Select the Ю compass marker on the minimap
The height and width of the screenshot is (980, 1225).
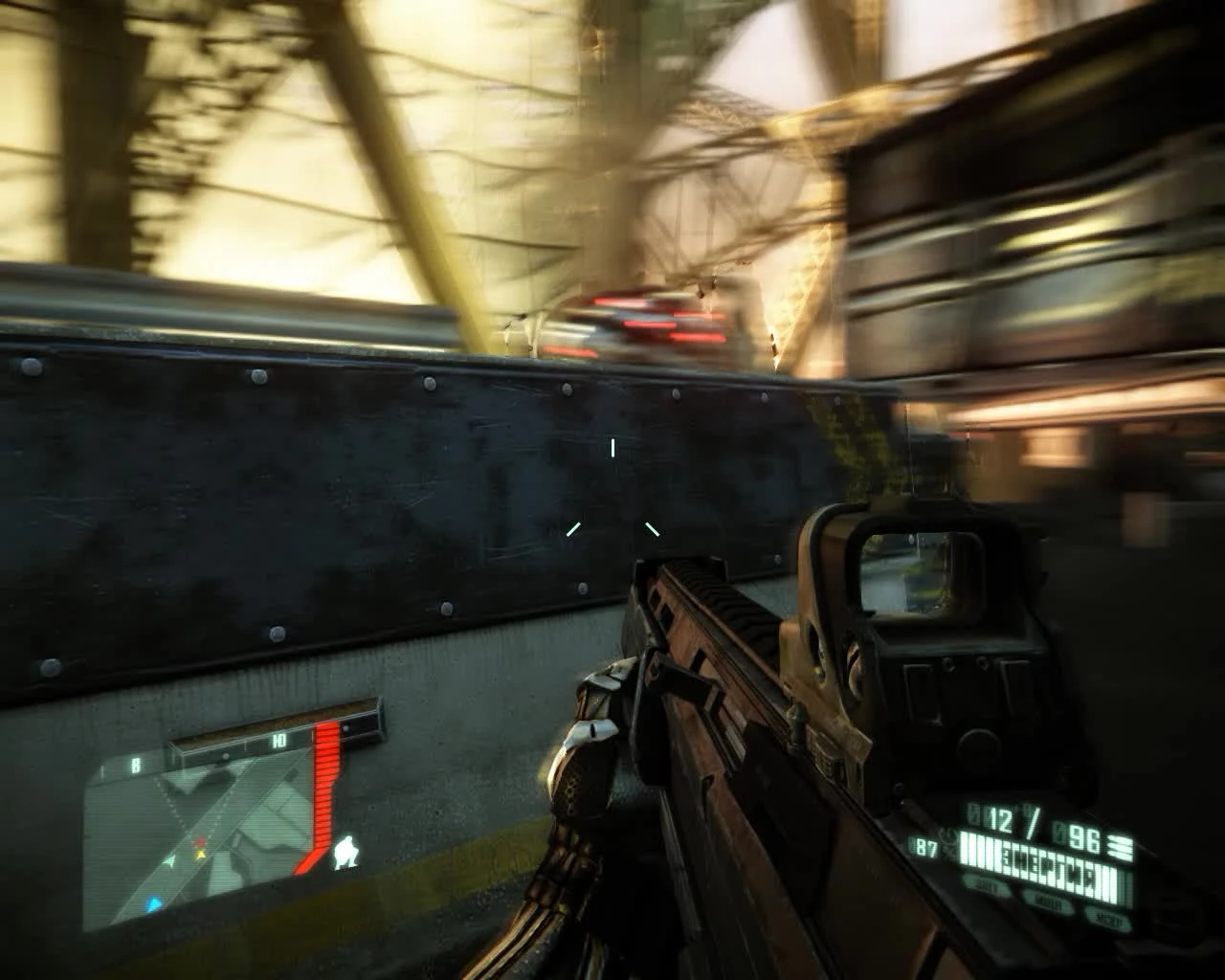point(278,741)
